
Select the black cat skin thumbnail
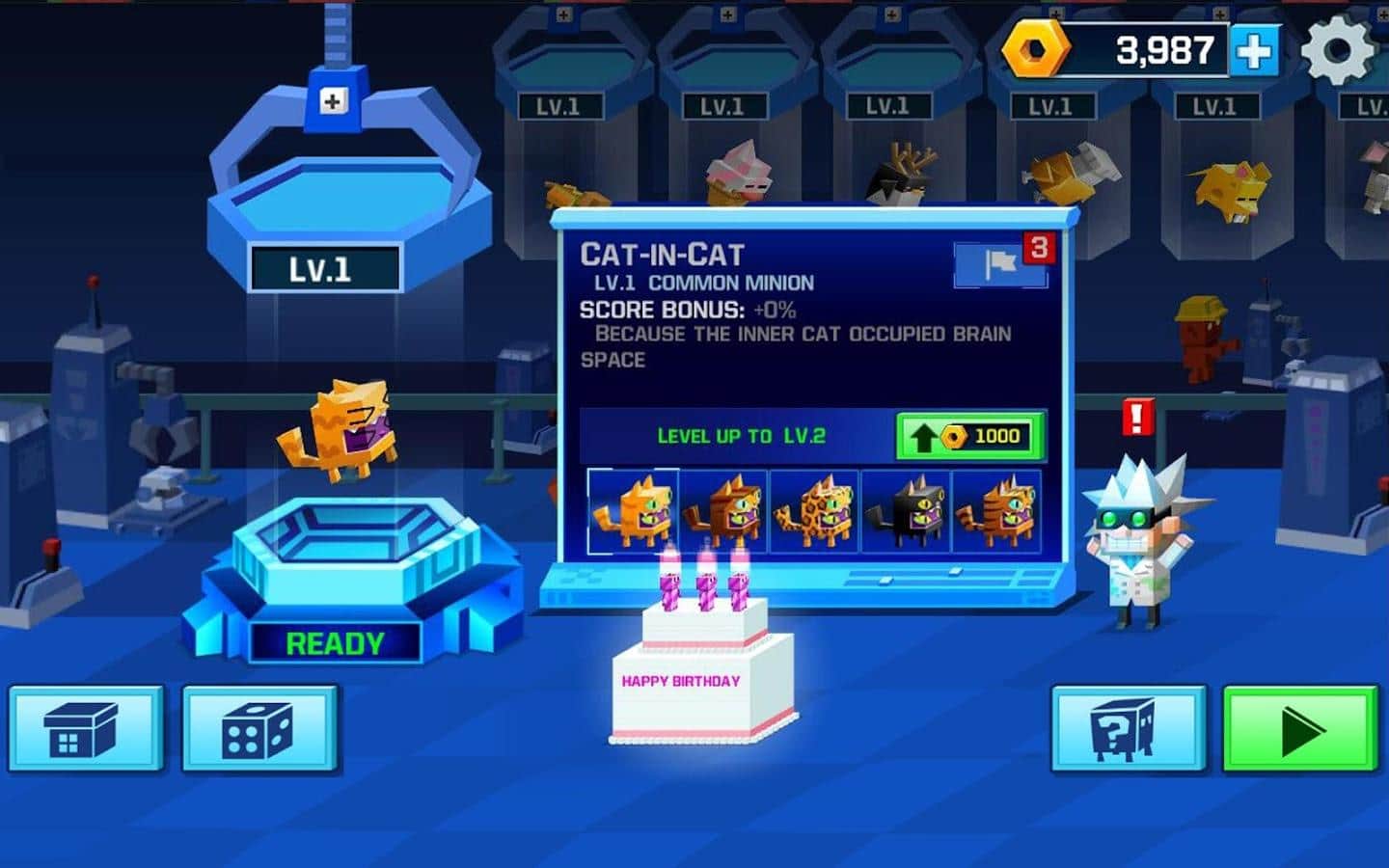coord(906,512)
